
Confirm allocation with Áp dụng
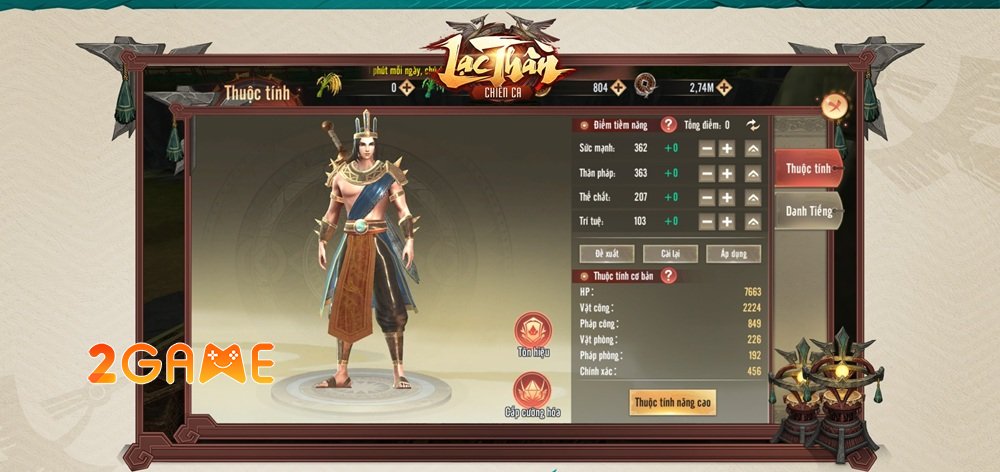(733, 253)
